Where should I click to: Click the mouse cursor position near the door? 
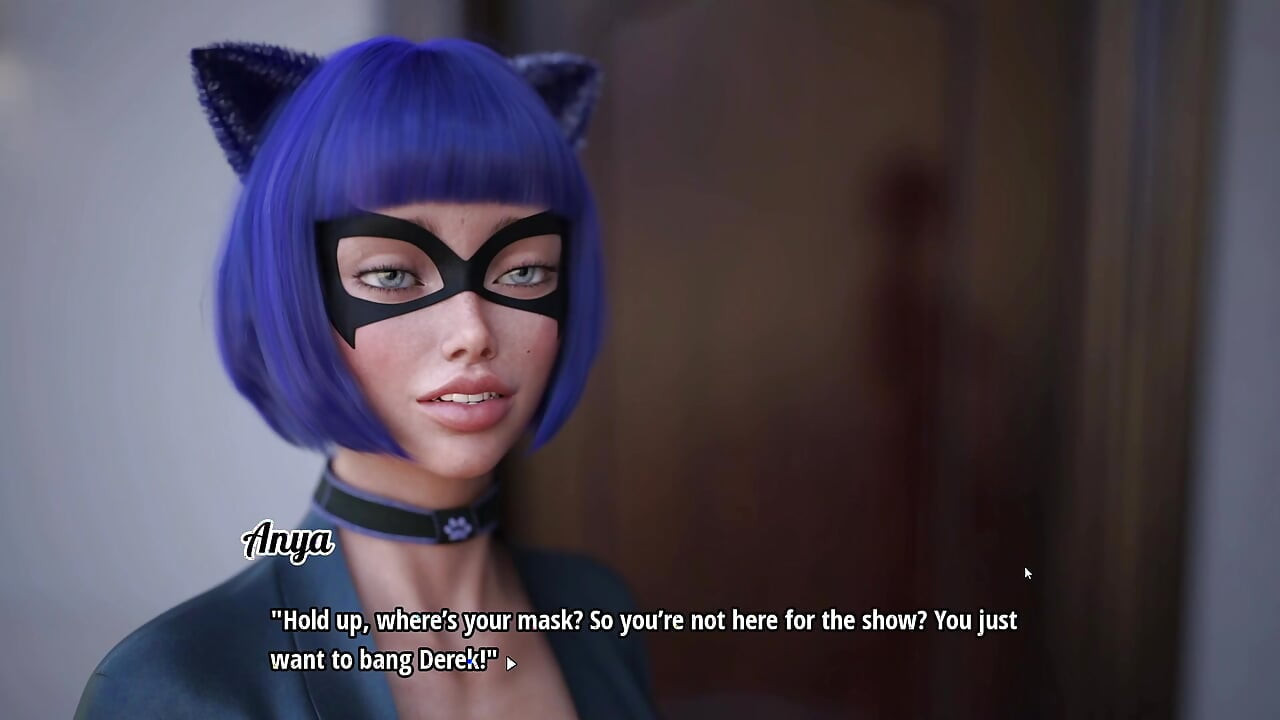coord(1027,572)
